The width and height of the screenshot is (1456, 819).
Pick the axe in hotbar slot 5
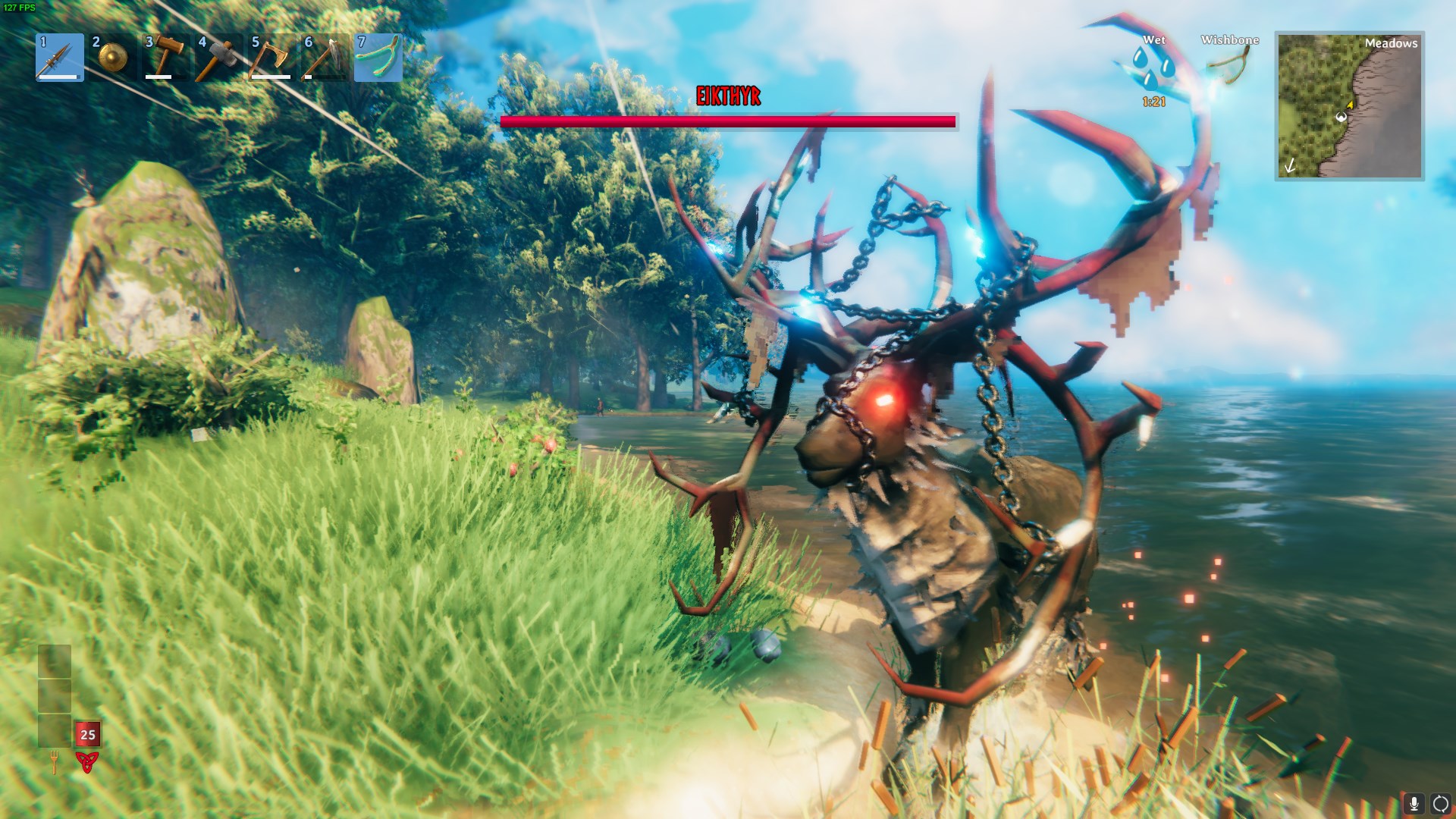click(x=271, y=57)
